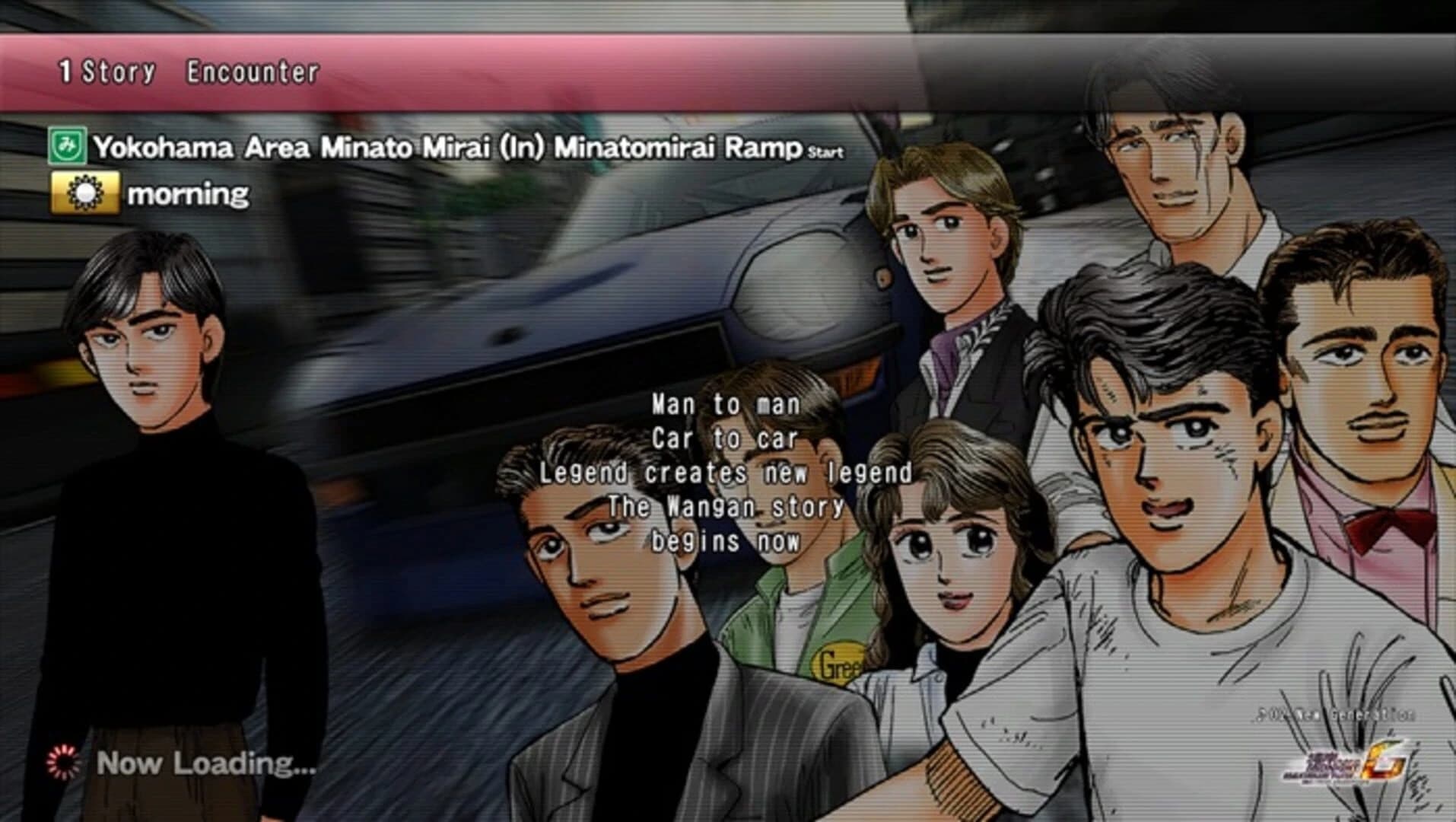Click the number 1 story stage indicator
Image resolution: width=1456 pixels, height=822 pixels.
point(65,72)
